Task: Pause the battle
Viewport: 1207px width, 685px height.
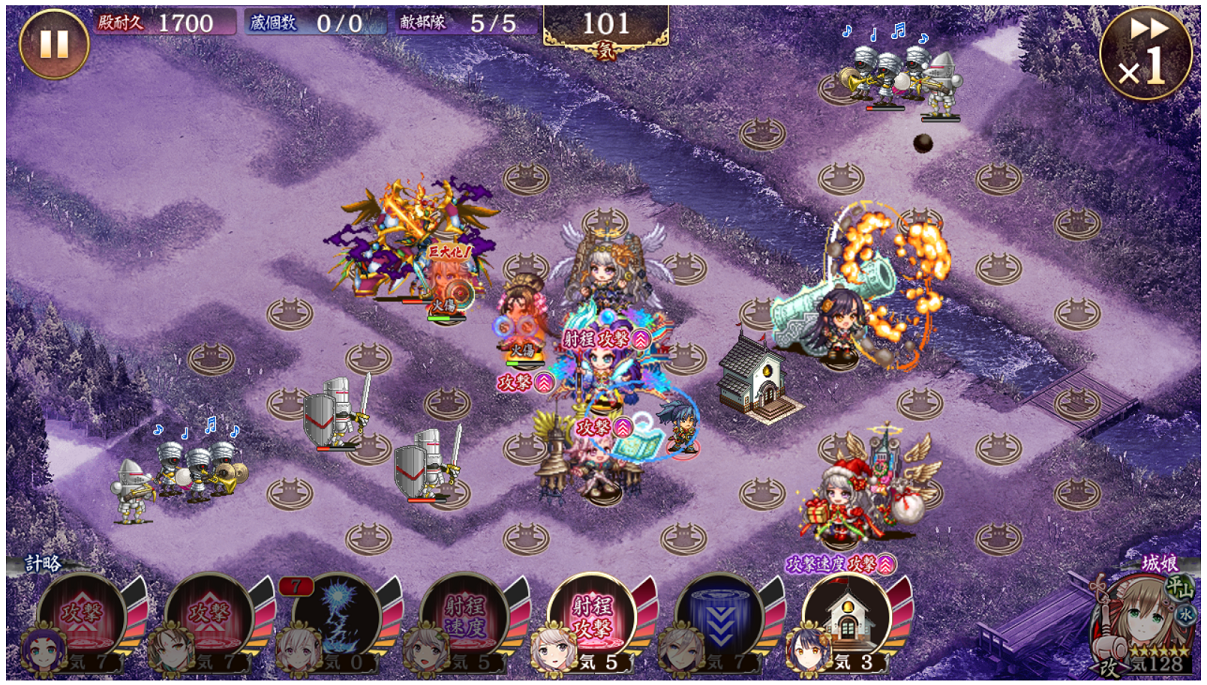Action: 53,44
